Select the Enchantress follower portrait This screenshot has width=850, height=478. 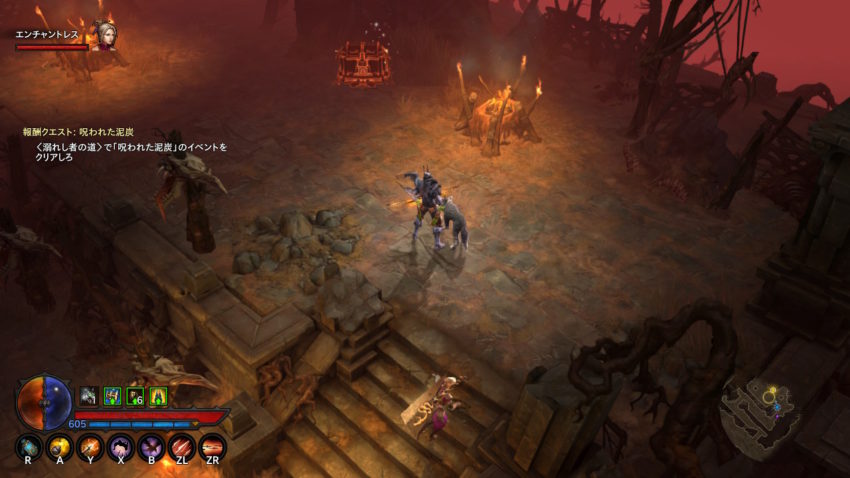104,35
